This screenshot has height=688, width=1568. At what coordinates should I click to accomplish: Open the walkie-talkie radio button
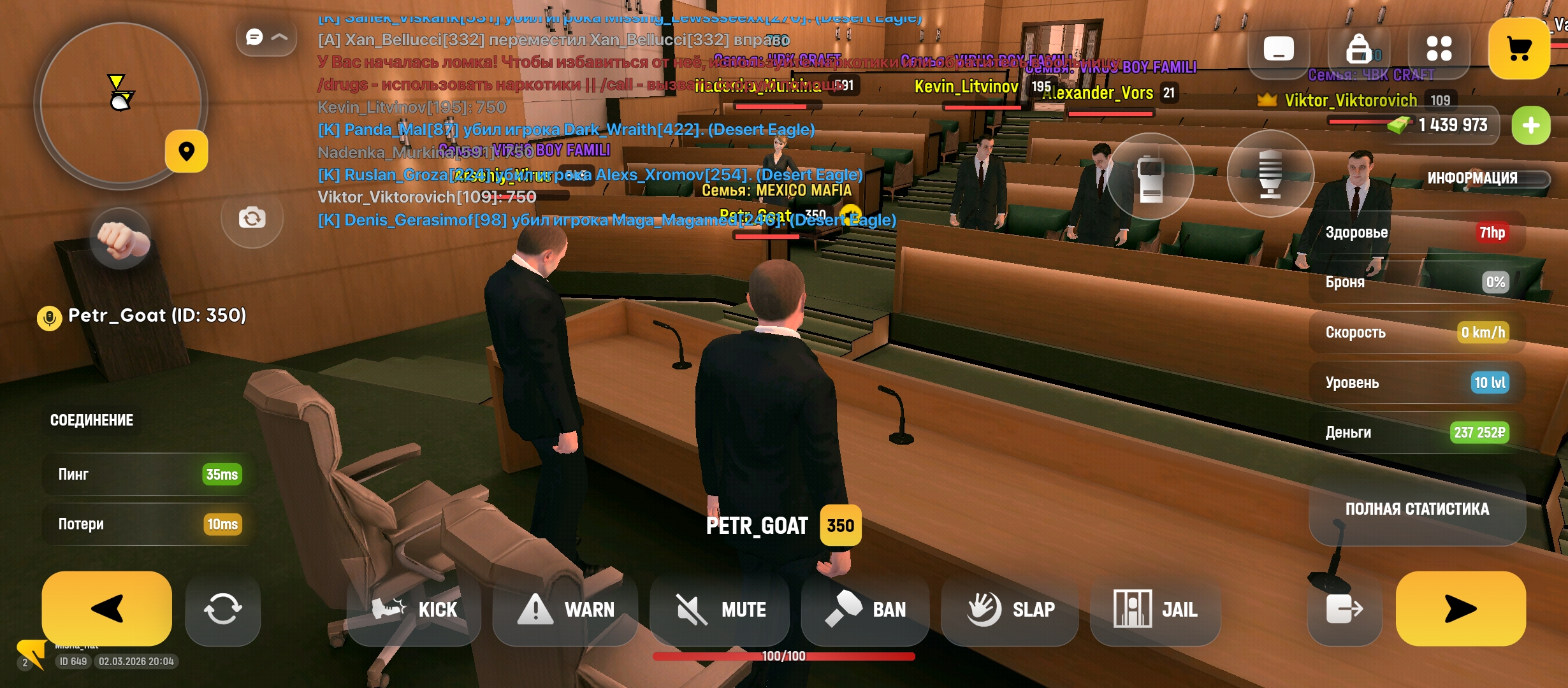pyautogui.click(x=1151, y=176)
